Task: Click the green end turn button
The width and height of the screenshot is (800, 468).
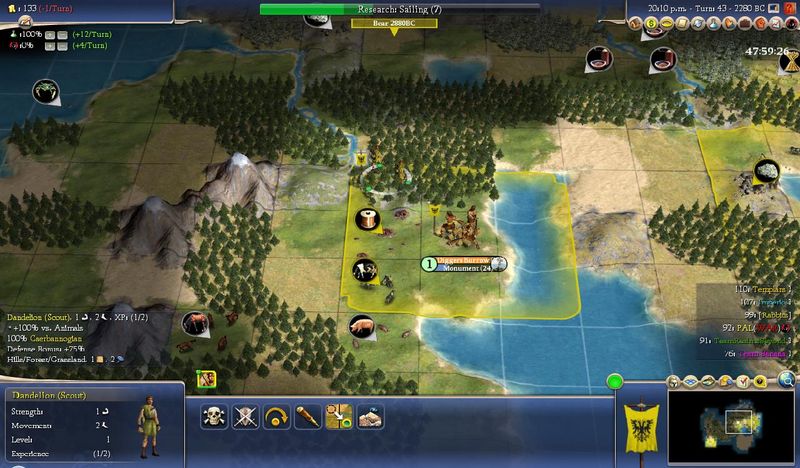Action: pos(615,381)
